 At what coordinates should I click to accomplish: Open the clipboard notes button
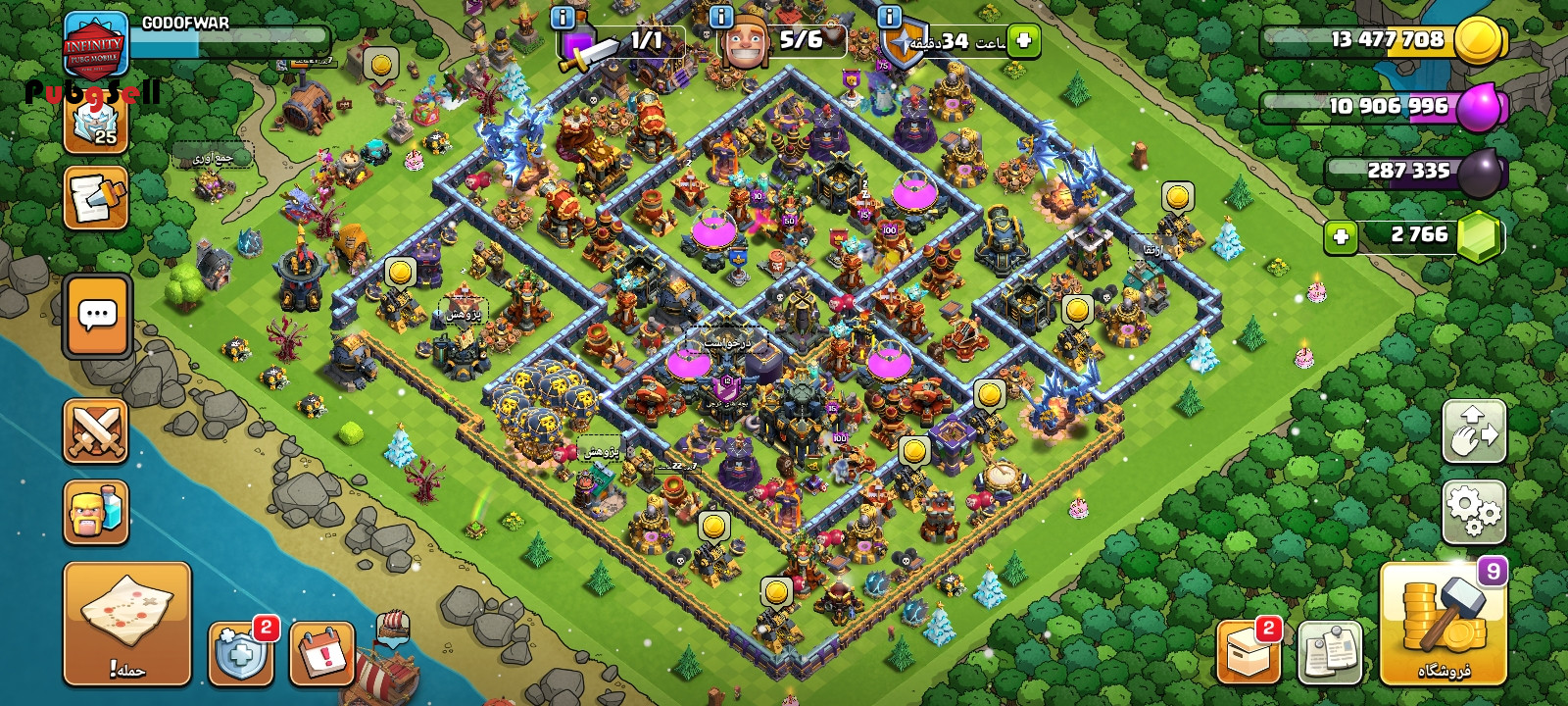1330,652
